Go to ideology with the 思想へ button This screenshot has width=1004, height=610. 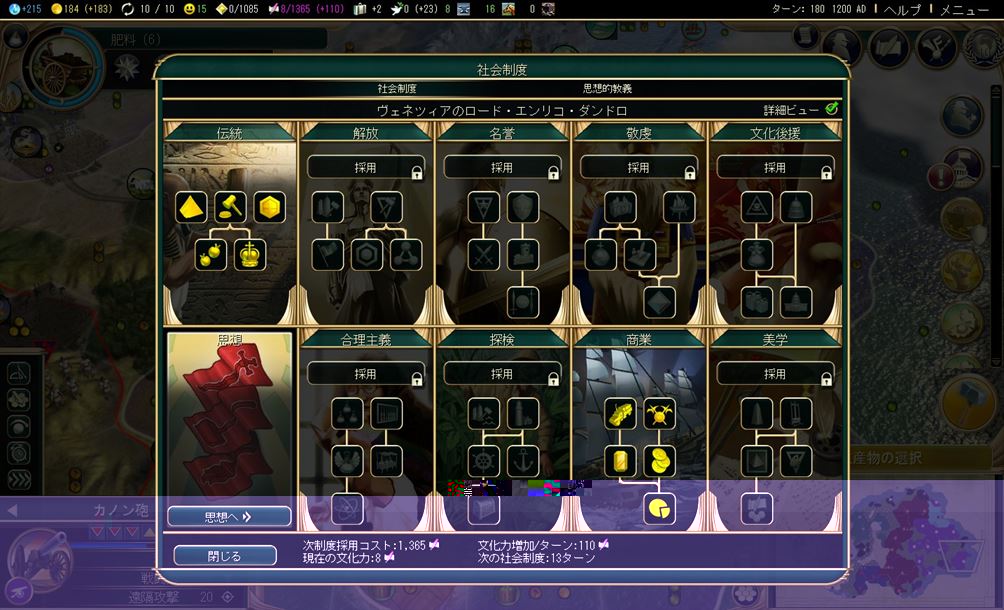click(x=229, y=516)
